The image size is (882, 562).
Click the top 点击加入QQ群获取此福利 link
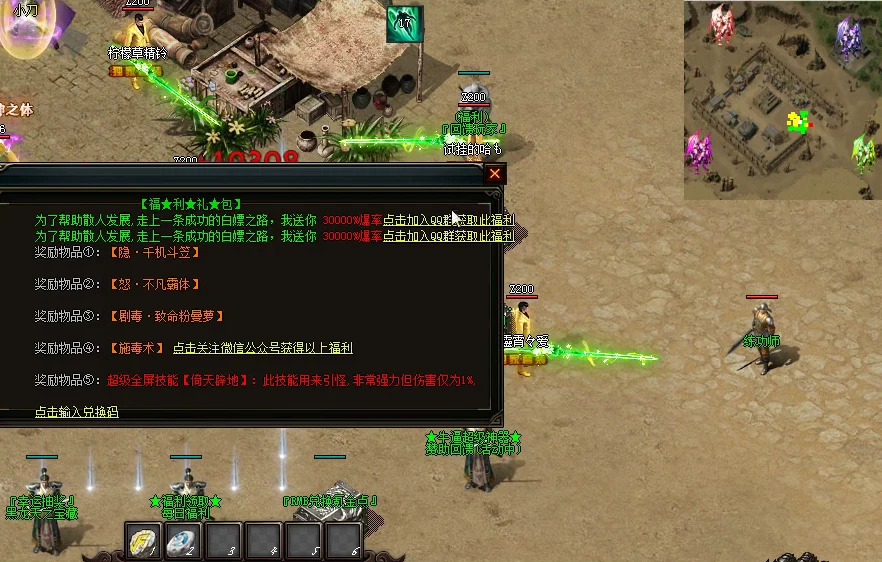449,220
